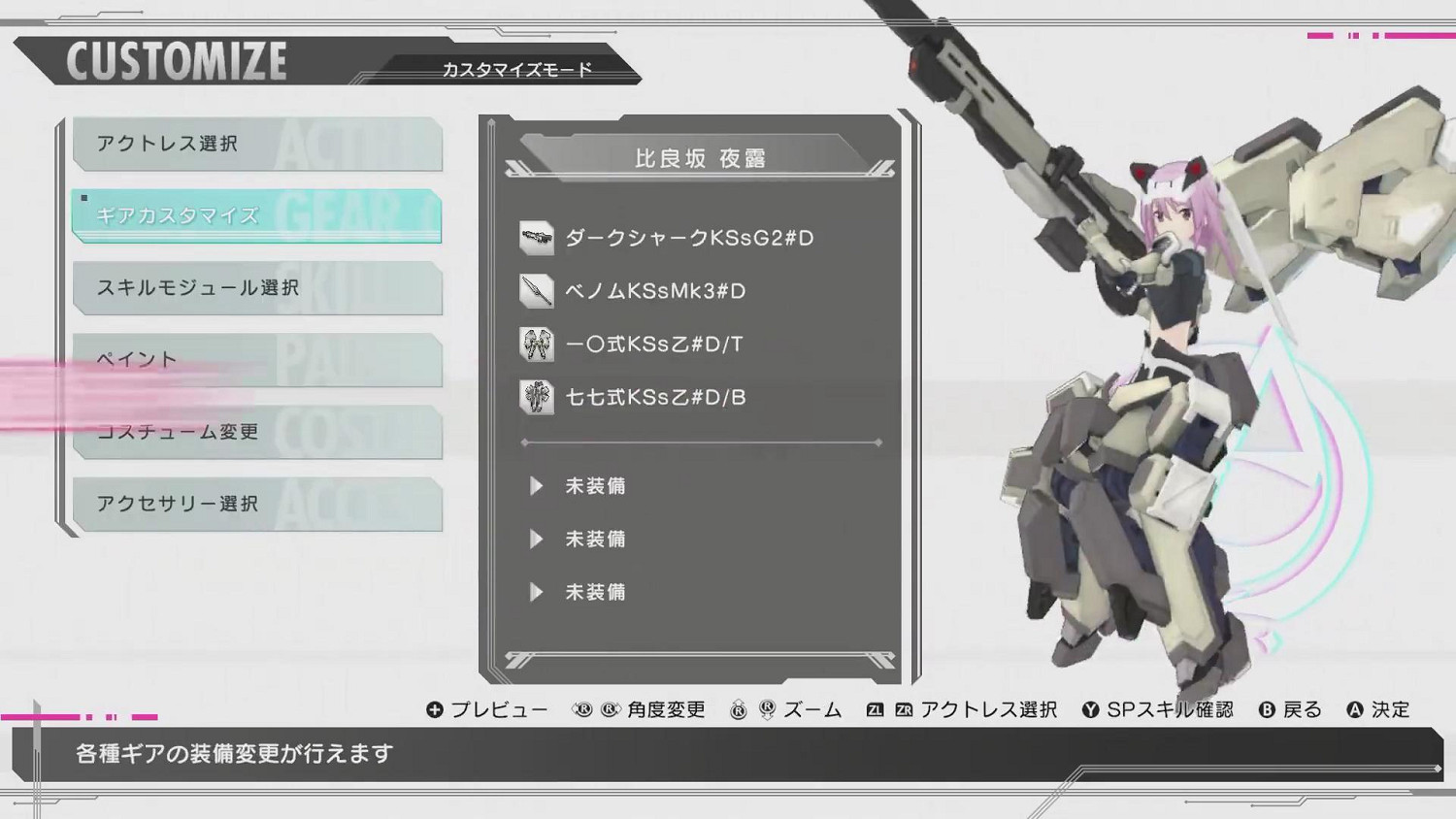Click the ペイント button
1456x819 pixels.
(257, 360)
